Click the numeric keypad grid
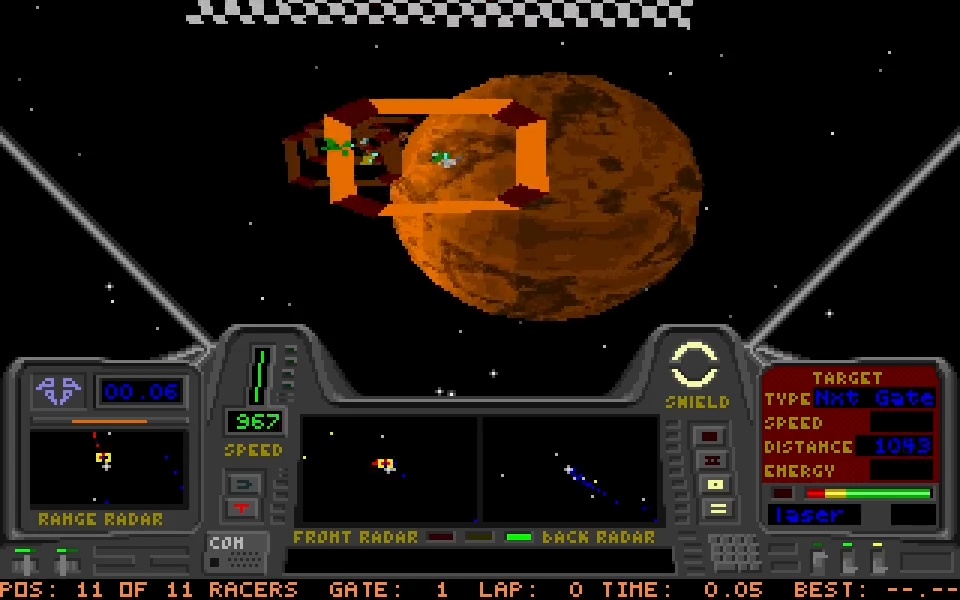 tap(735, 552)
